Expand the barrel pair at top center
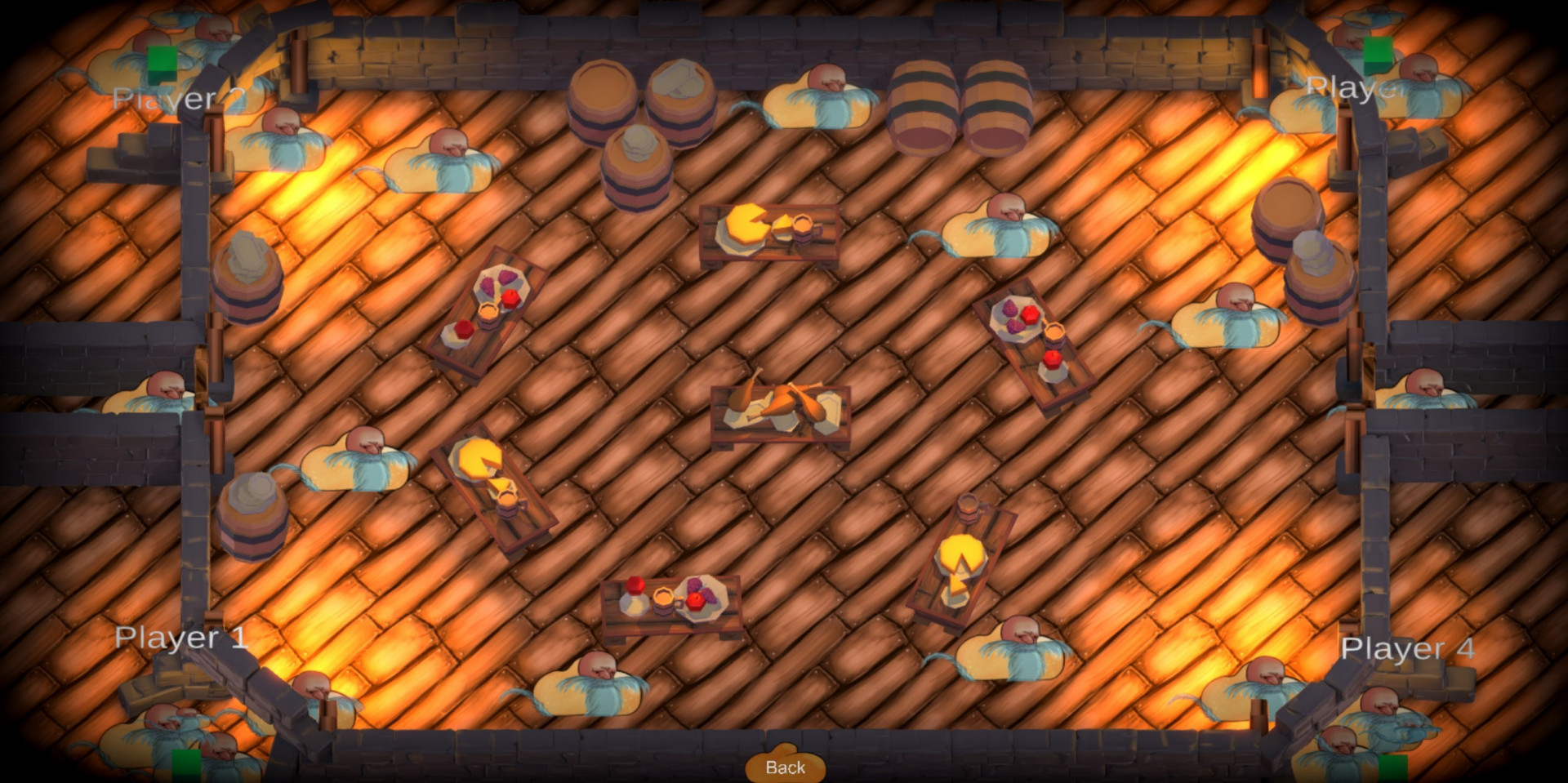Screen dimensions: 1568x783 click(641, 98)
